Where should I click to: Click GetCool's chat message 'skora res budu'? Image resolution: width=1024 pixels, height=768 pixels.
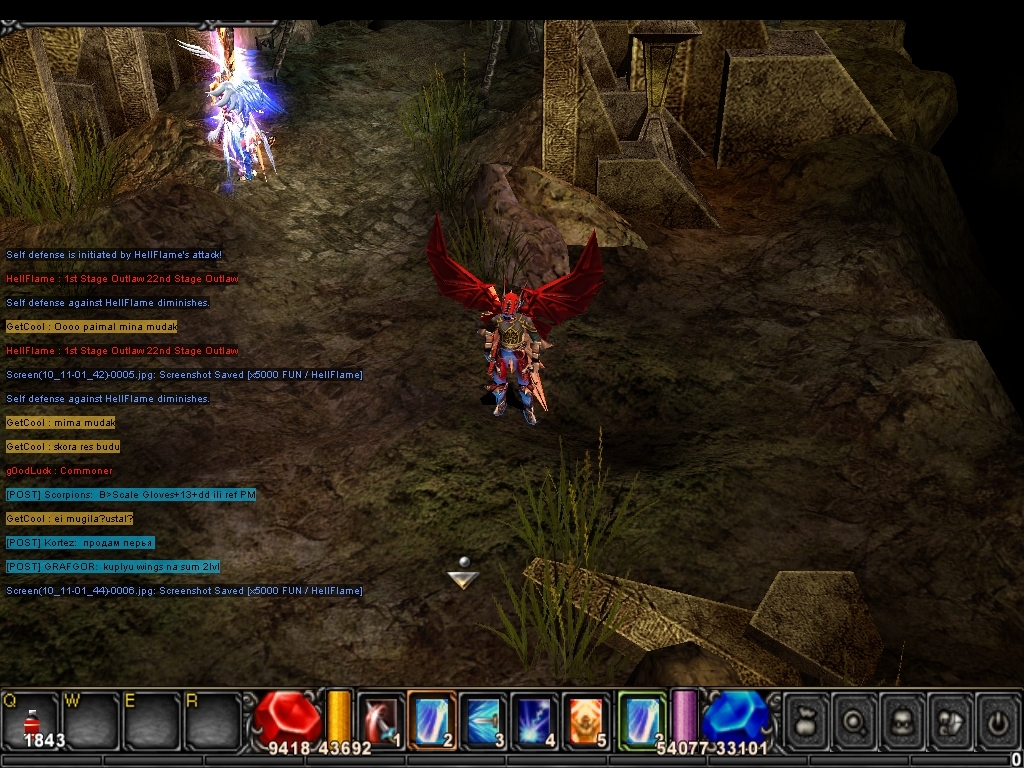tap(63, 447)
